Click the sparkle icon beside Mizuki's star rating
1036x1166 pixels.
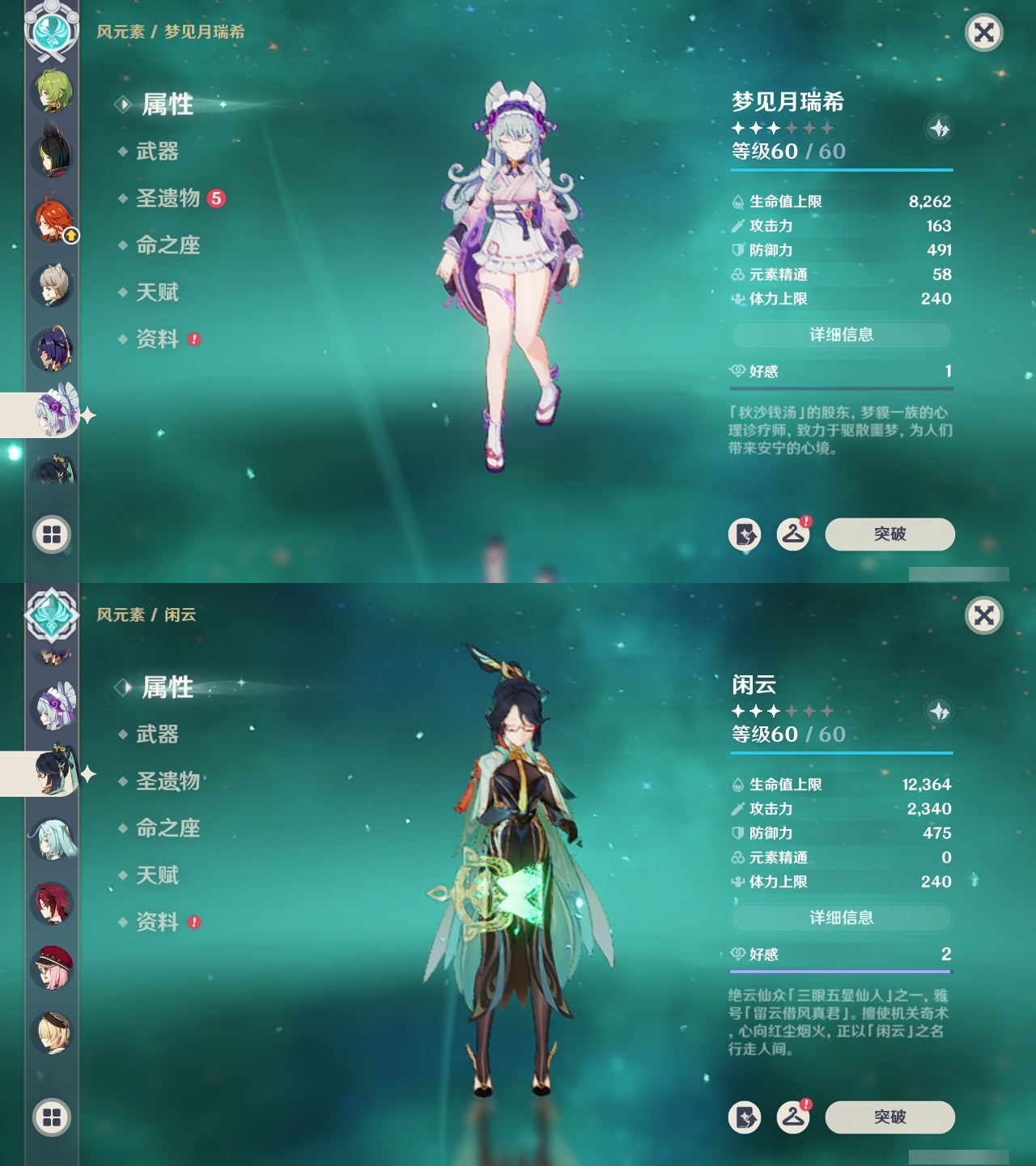coord(937,128)
